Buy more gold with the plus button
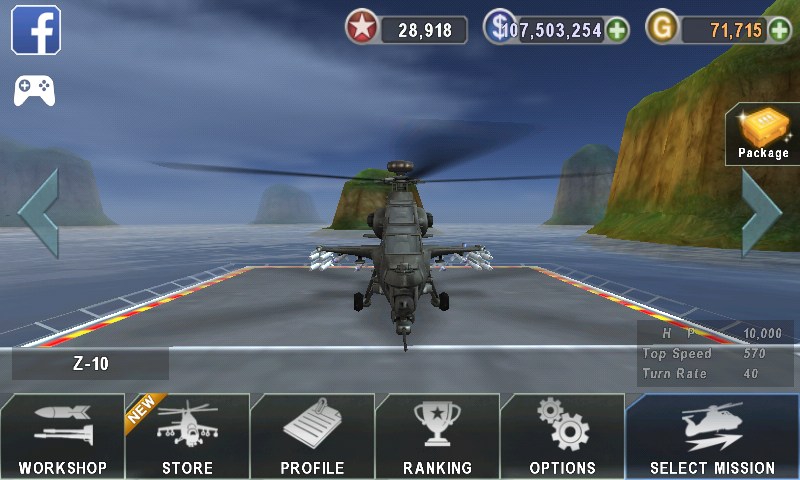 pyautogui.click(x=779, y=30)
